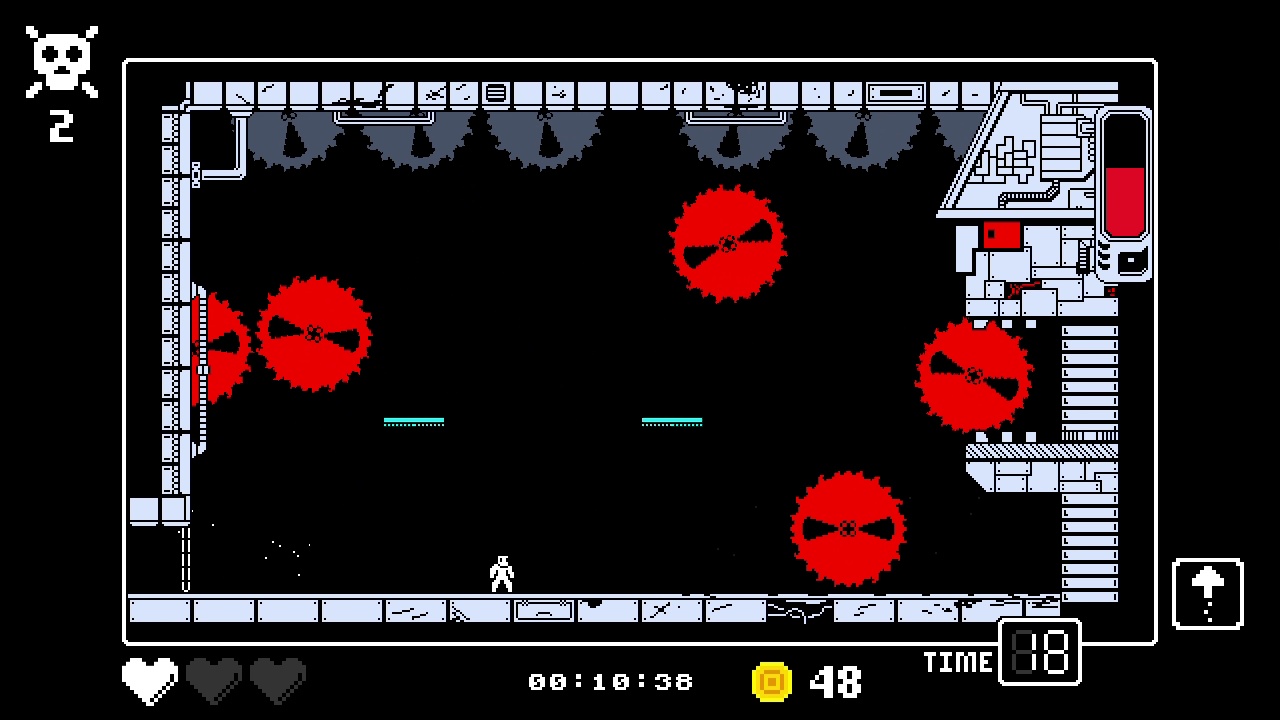The height and width of the screenshot is (720, 1280).
Task: Toggle the right cyan dashed platform
Action: point(672,420)
